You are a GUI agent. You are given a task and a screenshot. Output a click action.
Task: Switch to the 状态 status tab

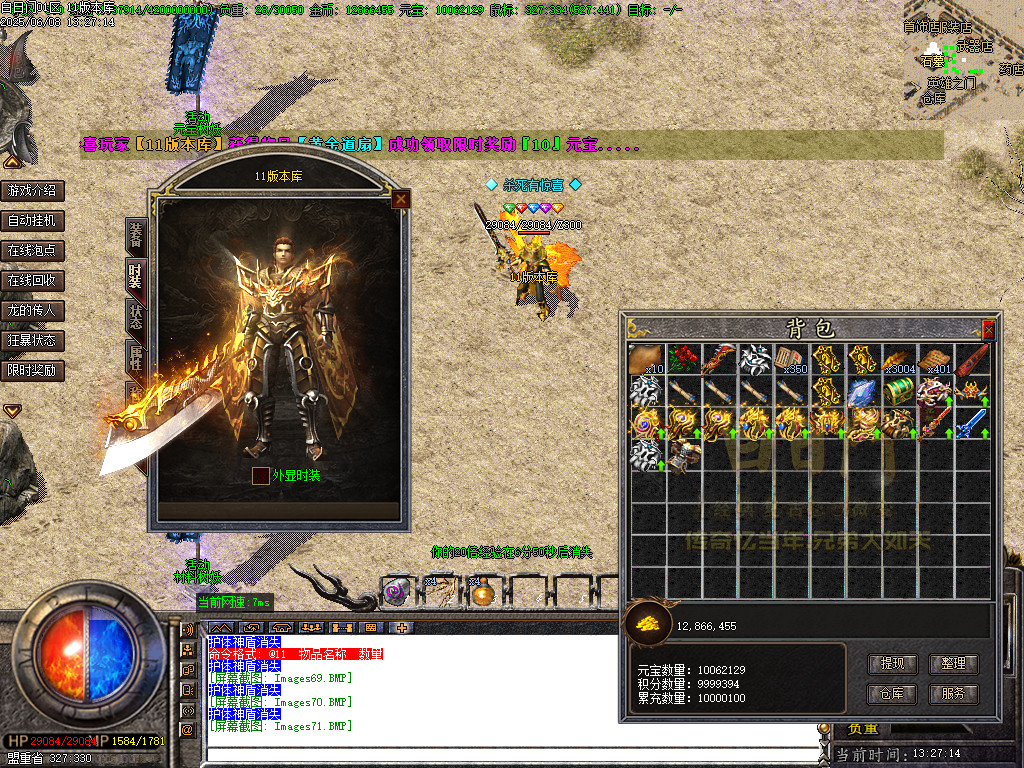pos(136,316)
